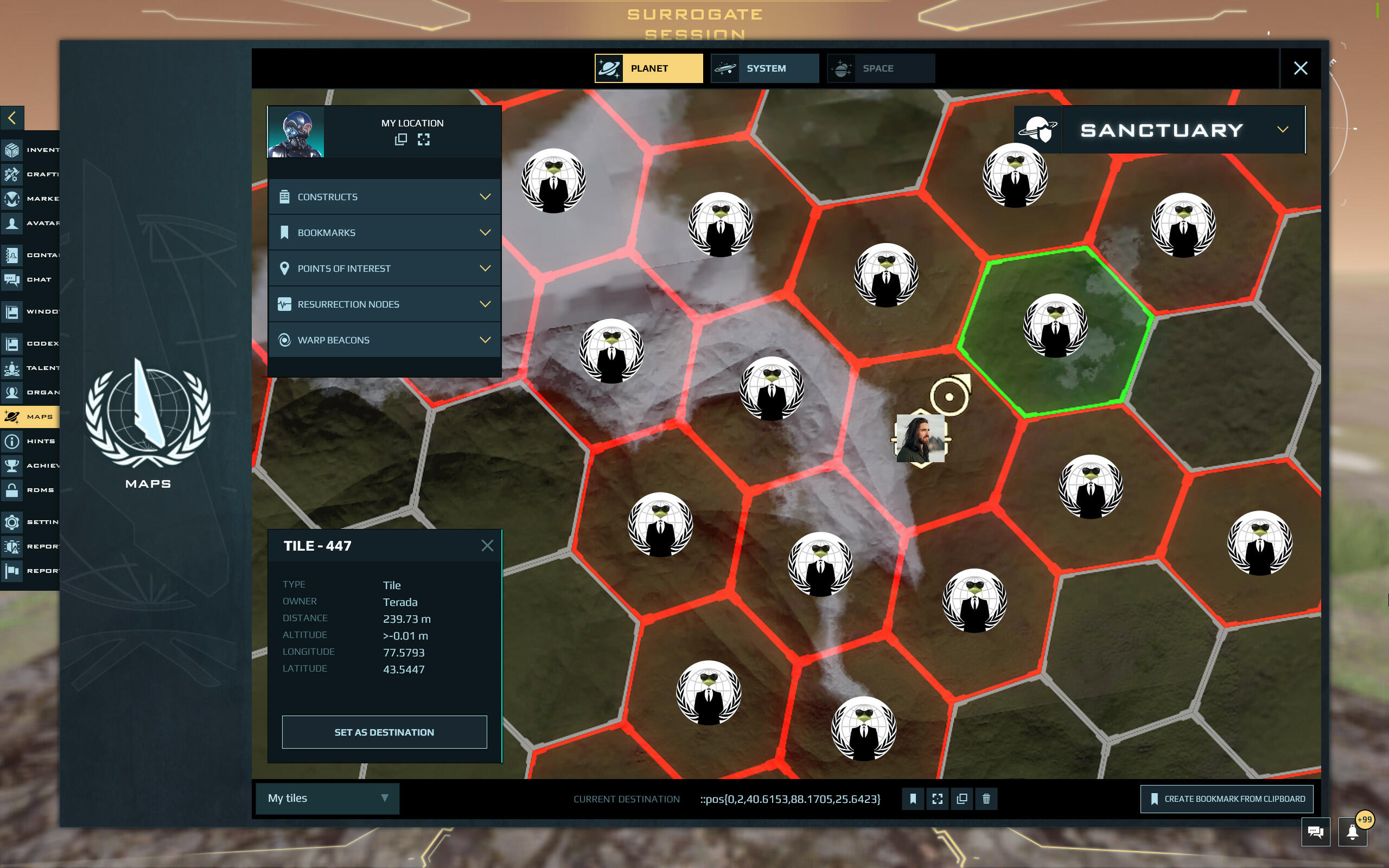Close the Tile 447 info panel

[487, 545]
